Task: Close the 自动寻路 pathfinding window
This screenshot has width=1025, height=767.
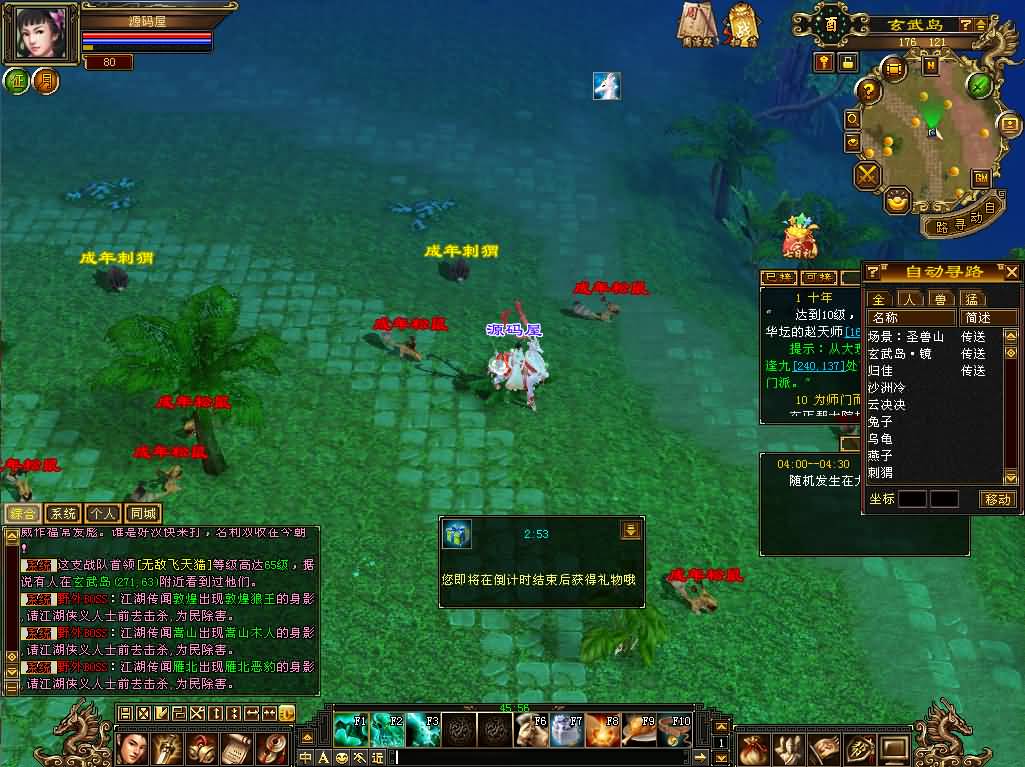Action: [1011, 272]
